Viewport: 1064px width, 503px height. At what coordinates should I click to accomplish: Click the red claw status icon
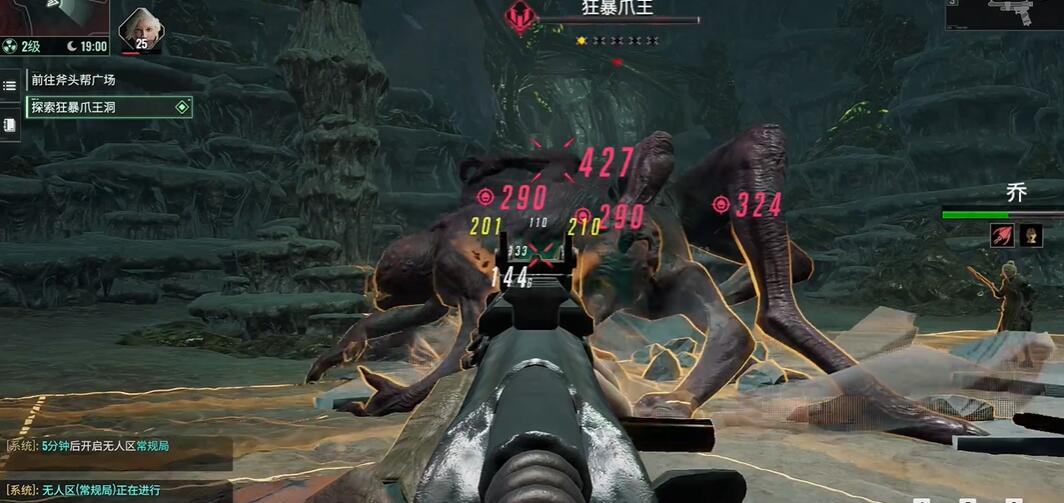click(1001, 235)
